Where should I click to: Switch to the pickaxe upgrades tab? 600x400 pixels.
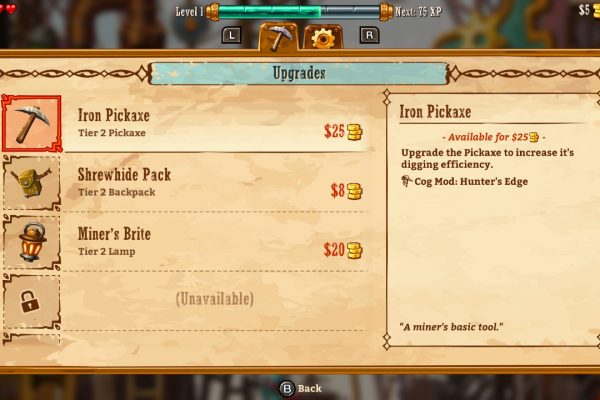click(277, 37)
